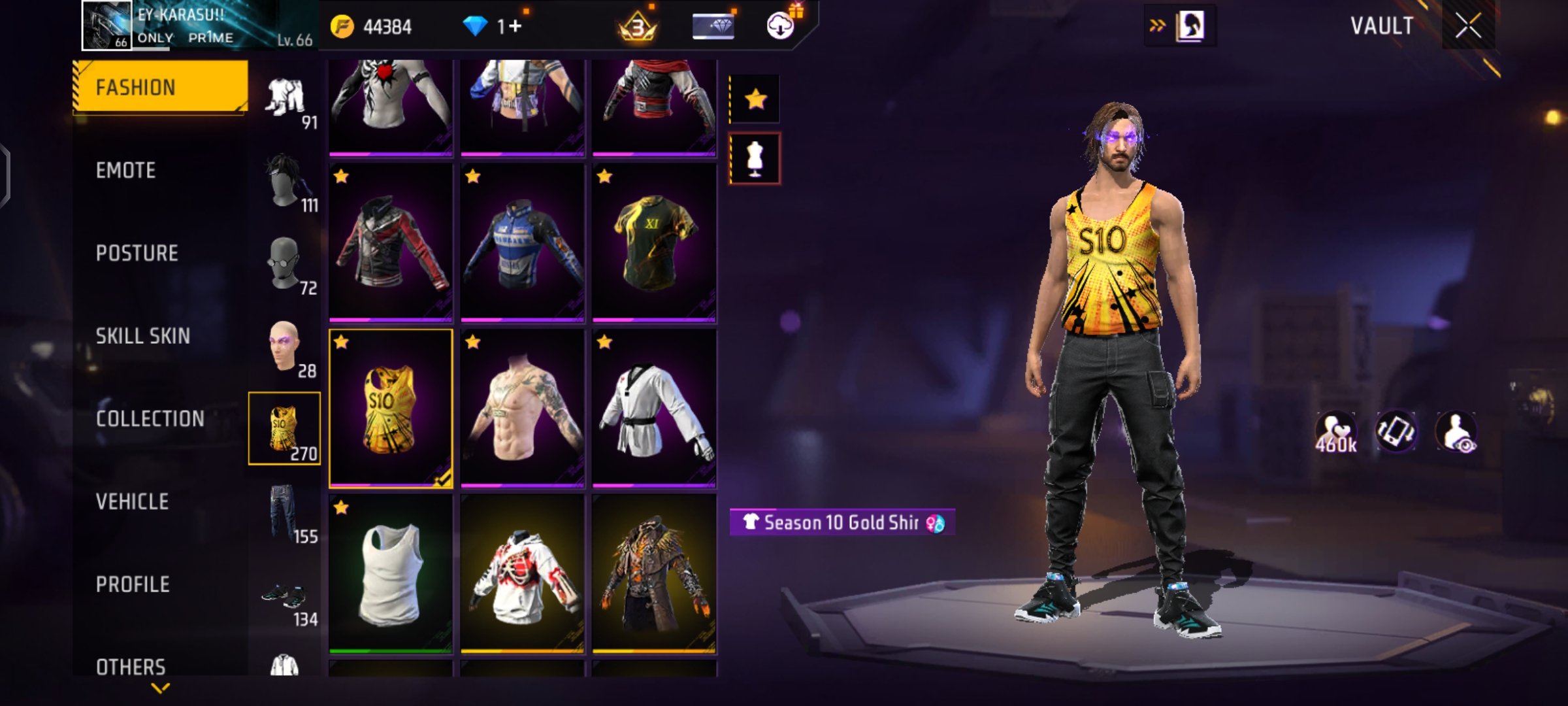Toggle the character view eye icon

pos(1457,433)
